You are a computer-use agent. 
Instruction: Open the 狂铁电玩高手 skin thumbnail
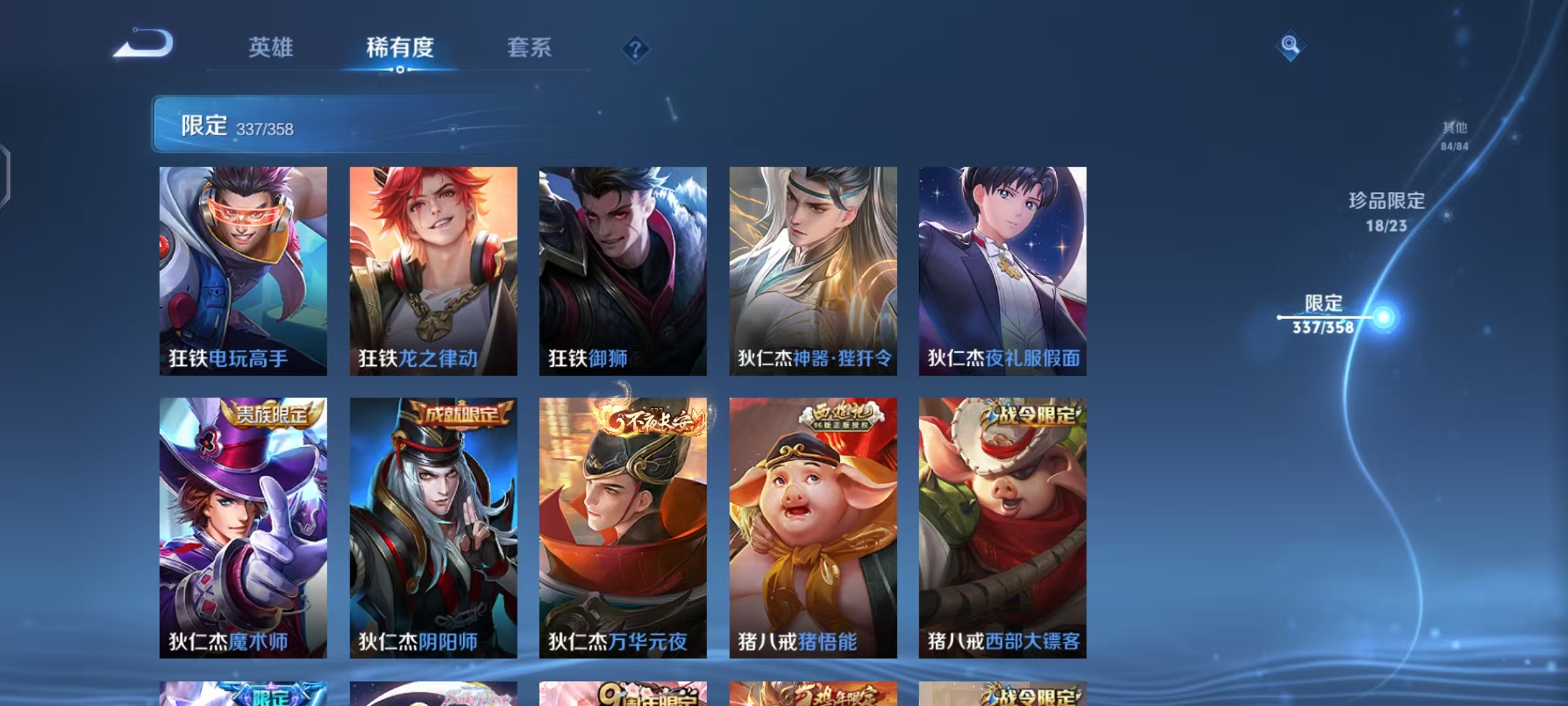point(242,271)
